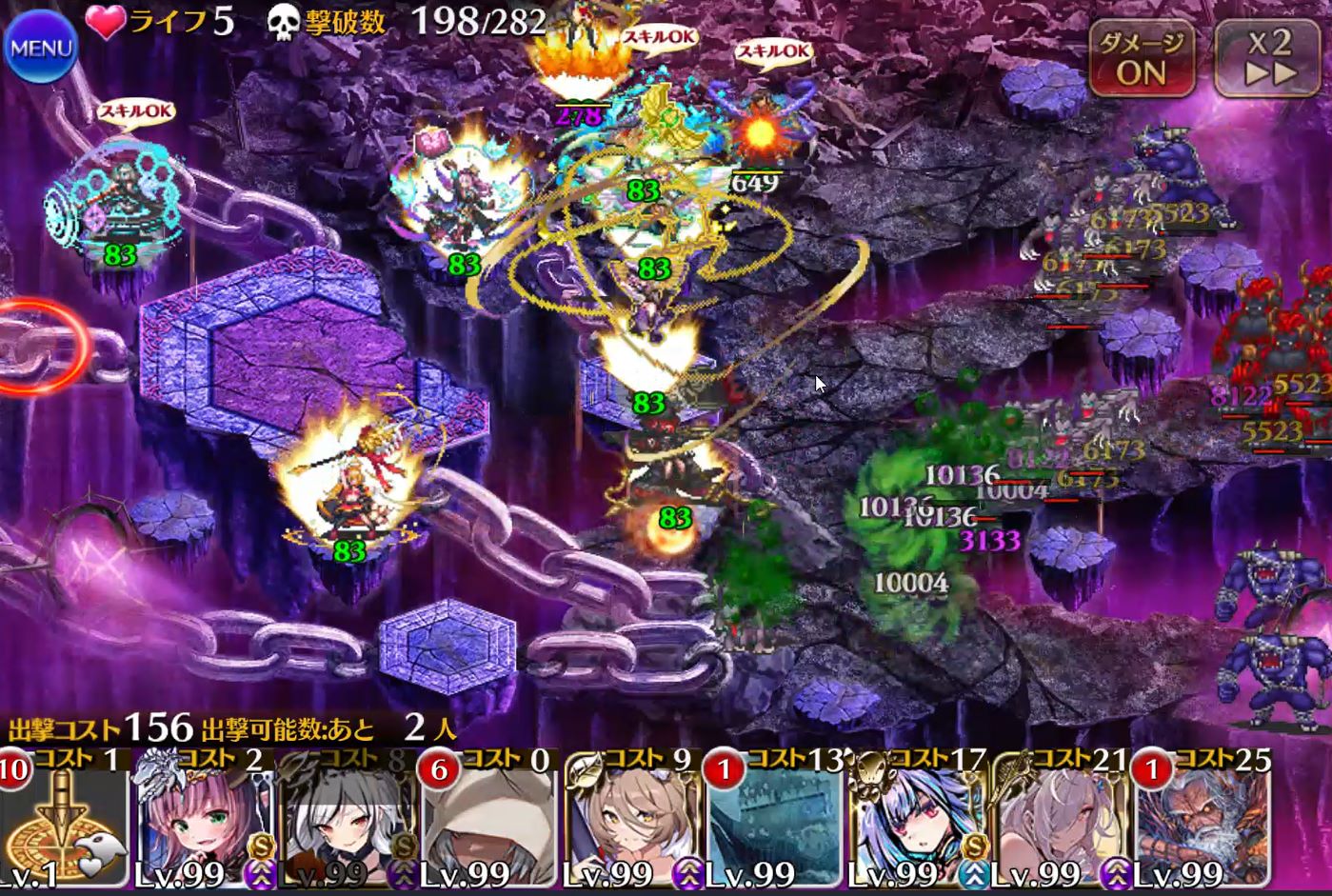Image resolution: width=1332 pixels, height=896 pixels.
Task: Choose the blue-haired cost 17 unit card
Action: [x=917, y=821]
